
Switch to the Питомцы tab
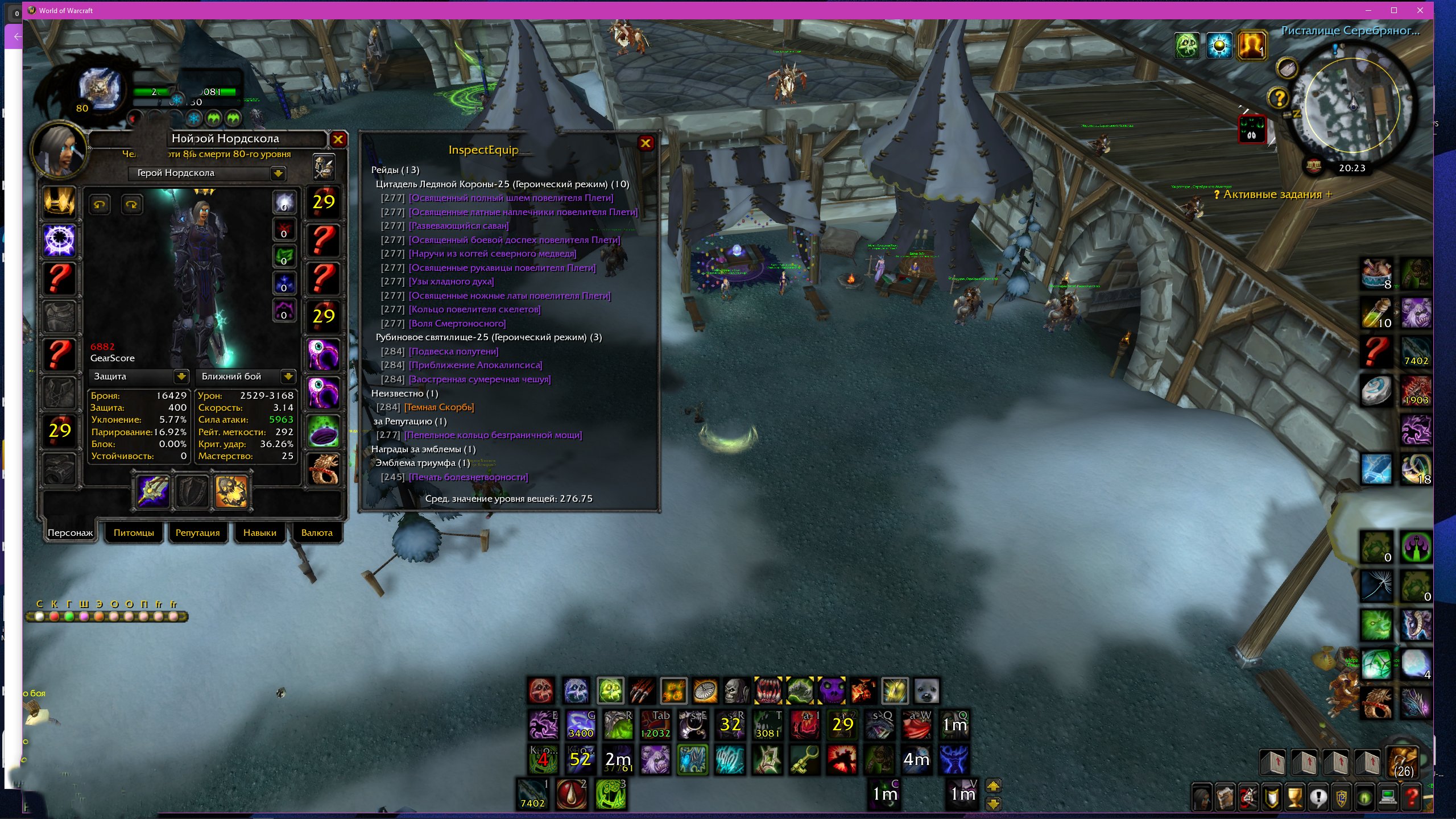(x=134, y=533)
